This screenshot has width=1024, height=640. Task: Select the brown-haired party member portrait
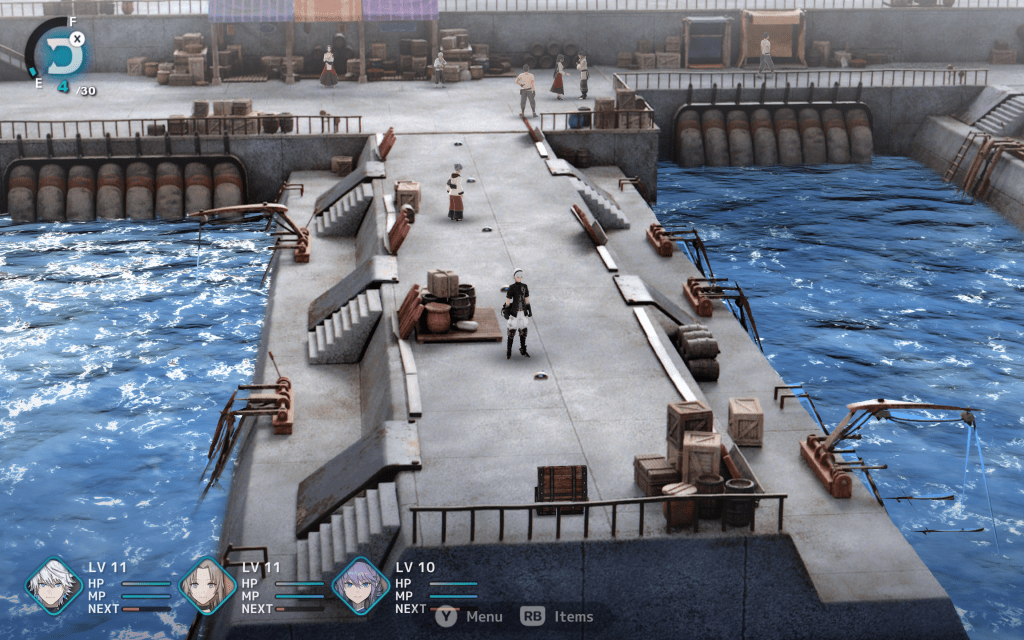[x=207, y=585]
